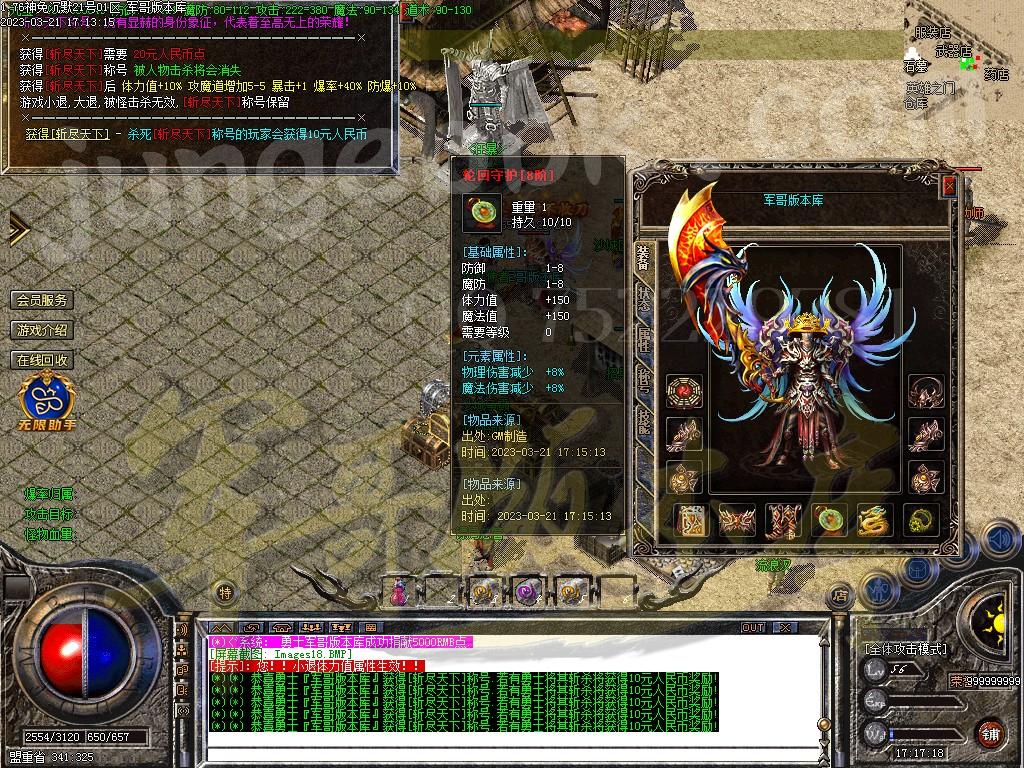Select the 装备 equipment tab
The width and height of the screenshot is (1024, 768).
[643, 260]
